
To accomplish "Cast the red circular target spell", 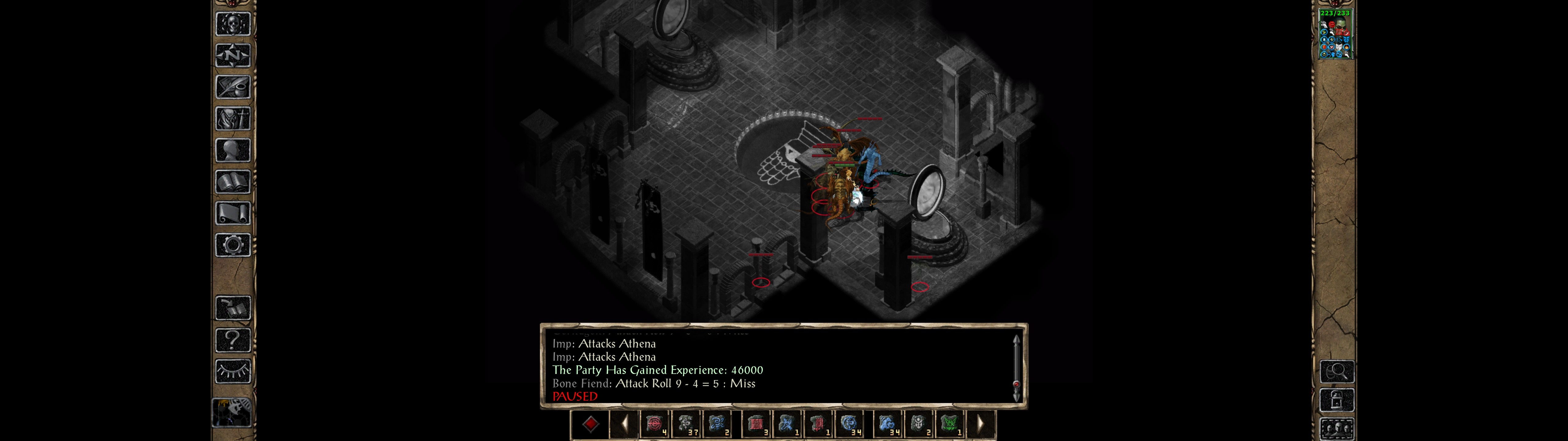I will pos(654,424).
